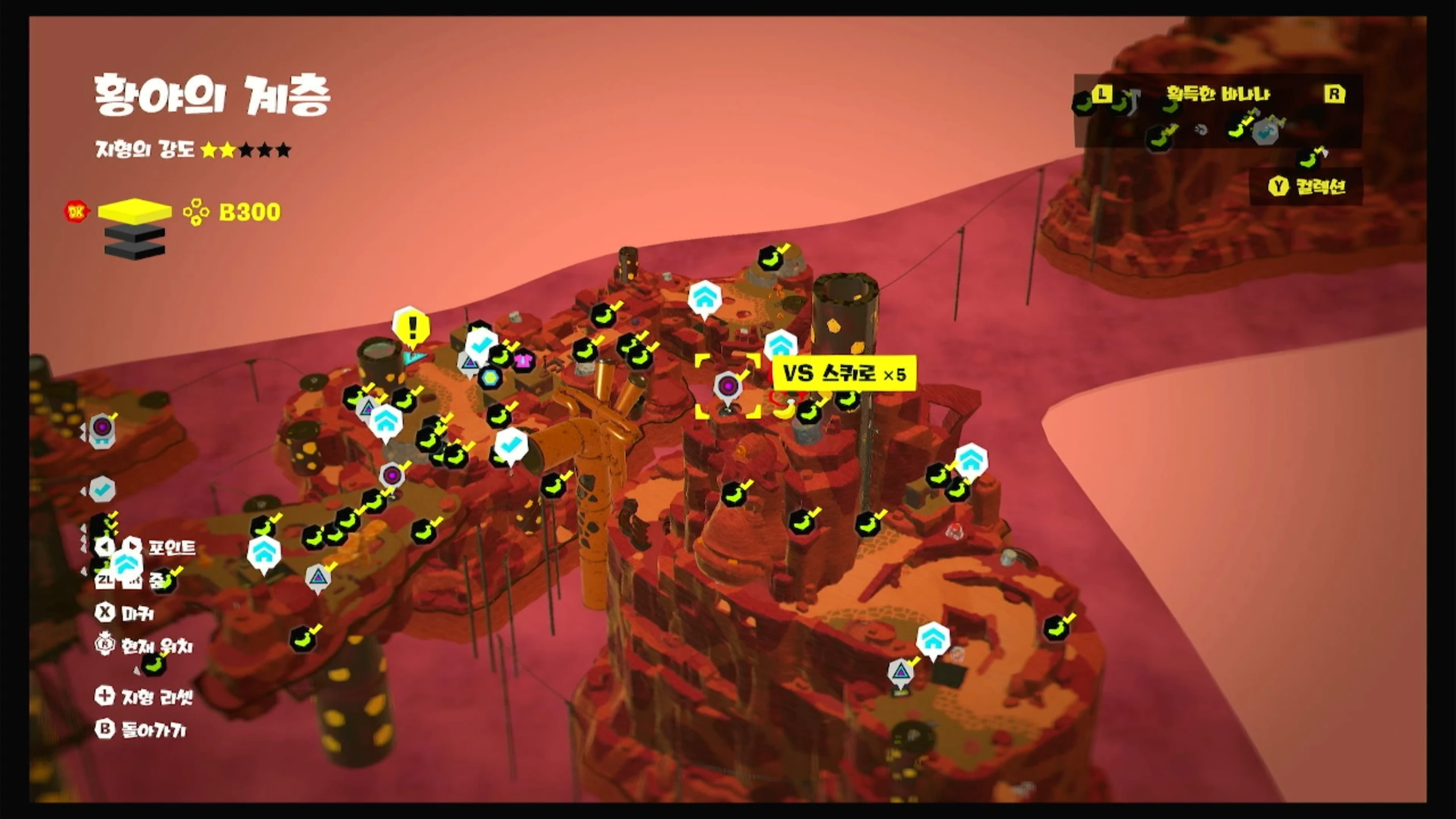Click the red DK current-layer badge
This screenshot has height=819, width=1456.
coord(76,212)
